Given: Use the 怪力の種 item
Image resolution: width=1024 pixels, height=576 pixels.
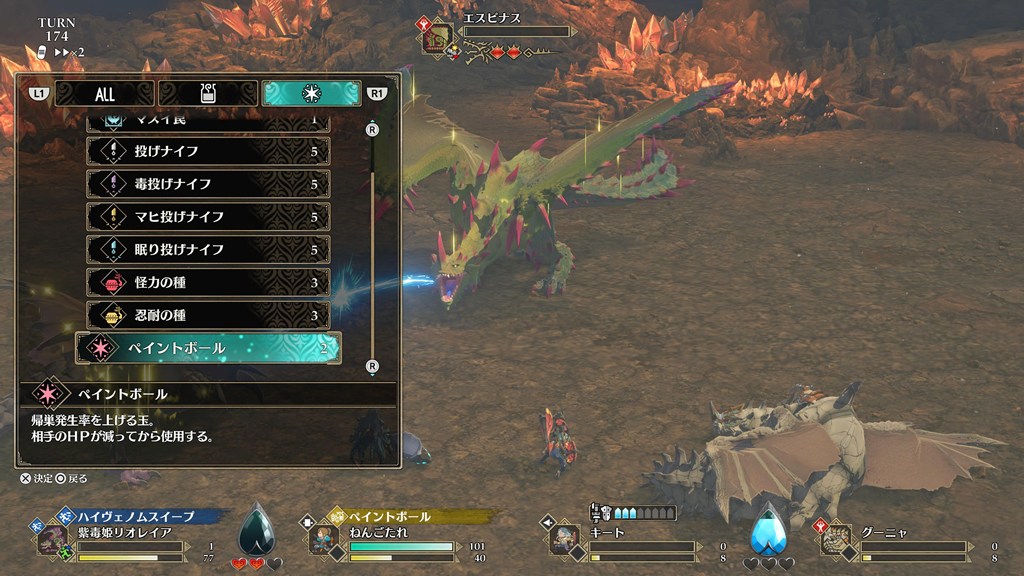Looking at the screenshot, I should tap(209, 283).
